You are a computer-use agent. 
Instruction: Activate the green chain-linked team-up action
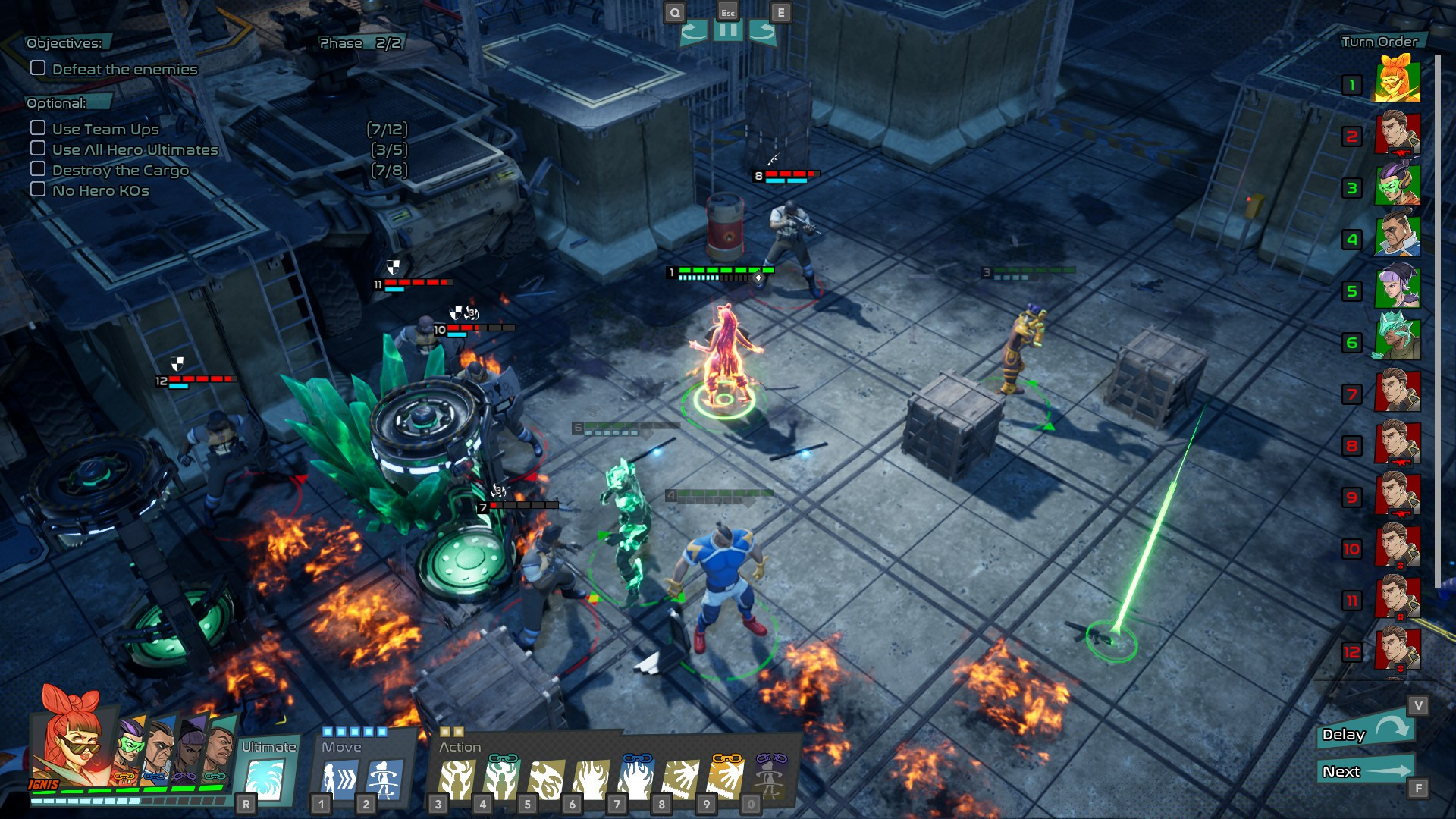point(501,779)
